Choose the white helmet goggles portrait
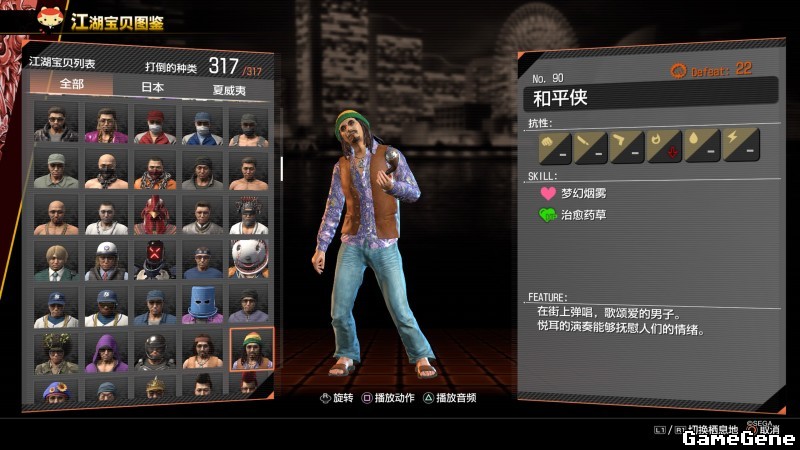800x450 pixels. tap(105, 259)
